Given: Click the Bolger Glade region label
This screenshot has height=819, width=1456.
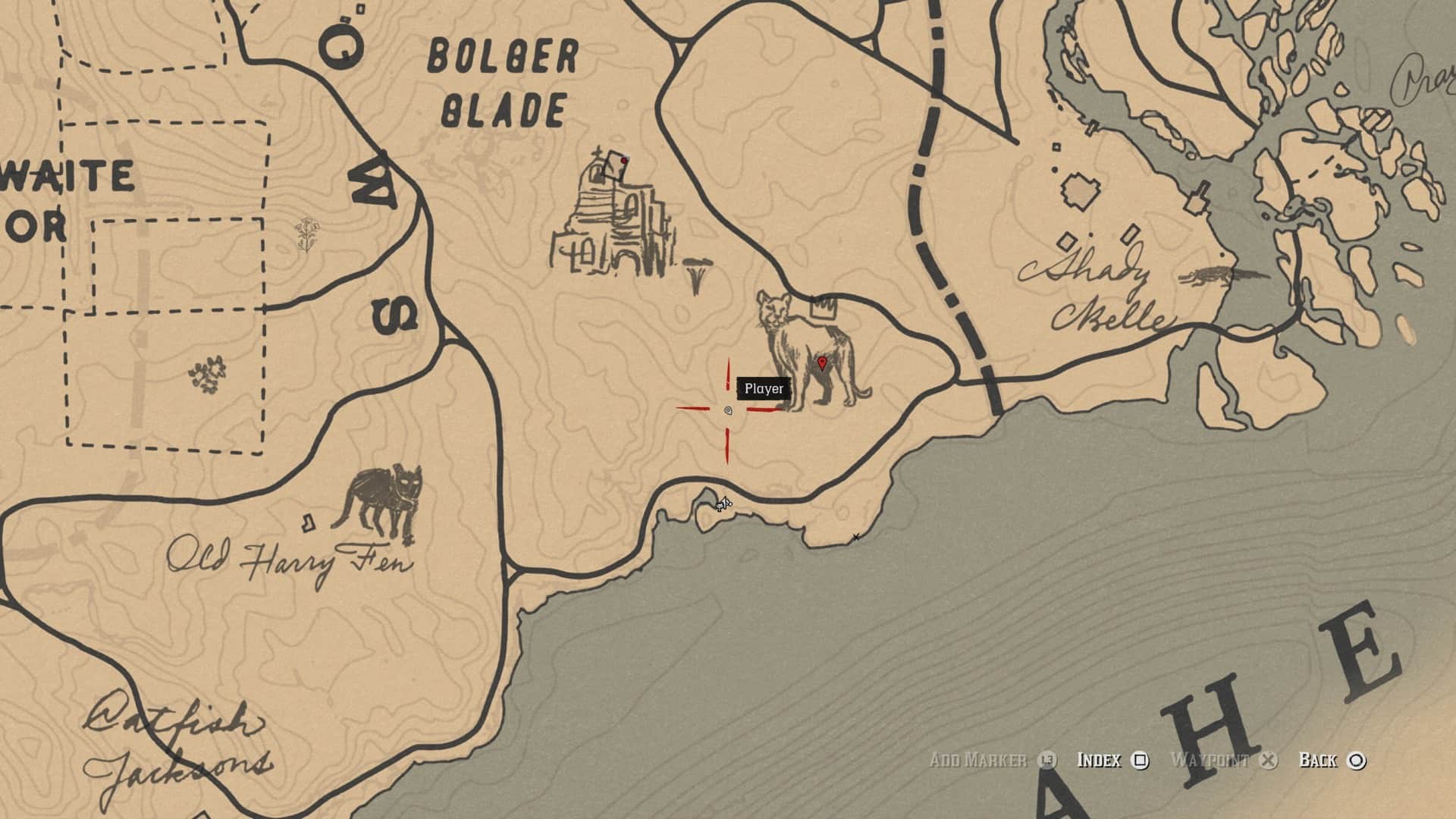Looking at the screenshot, I should click(500, 80).
